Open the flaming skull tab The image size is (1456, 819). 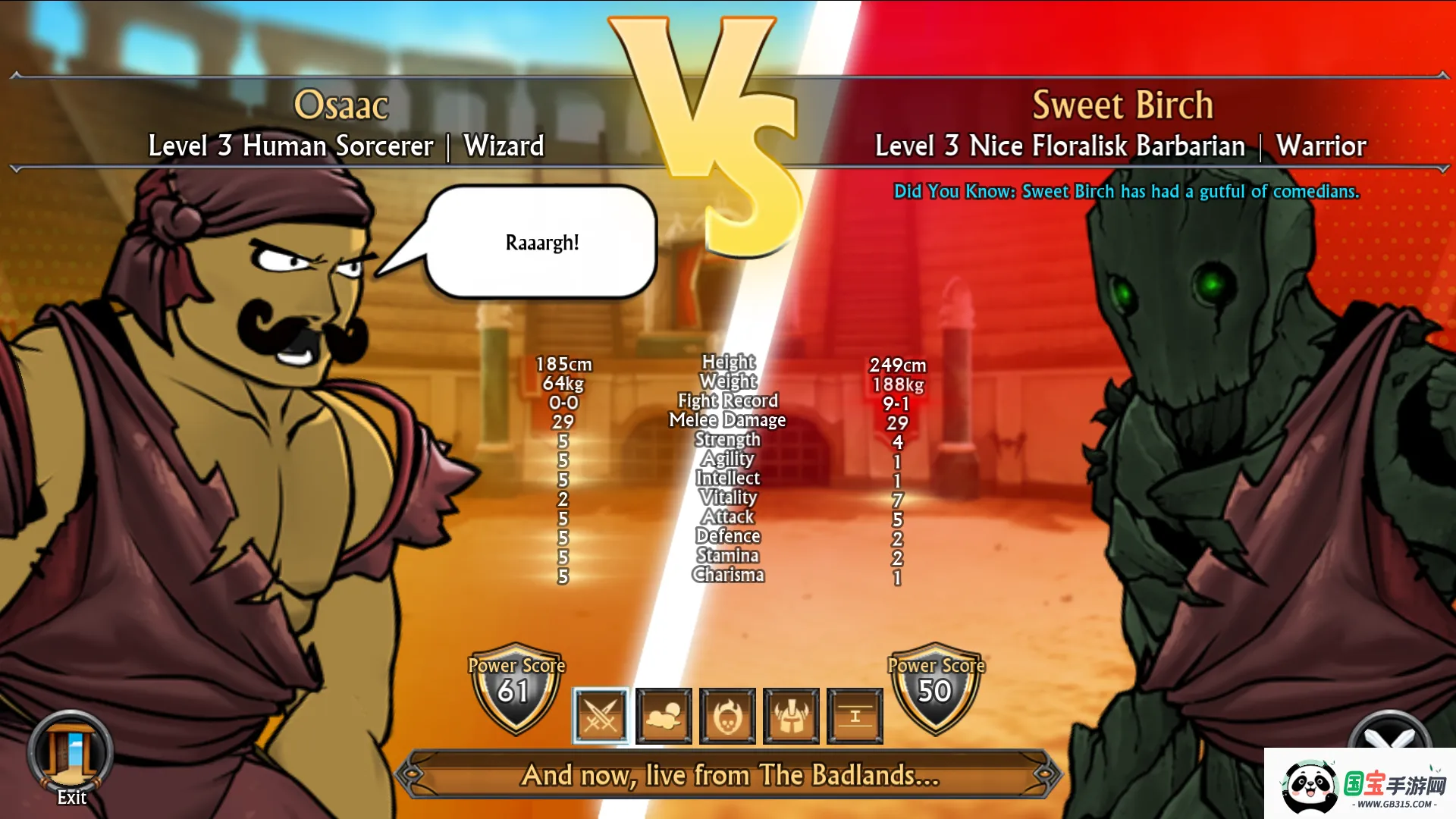[x=727, y=716]
